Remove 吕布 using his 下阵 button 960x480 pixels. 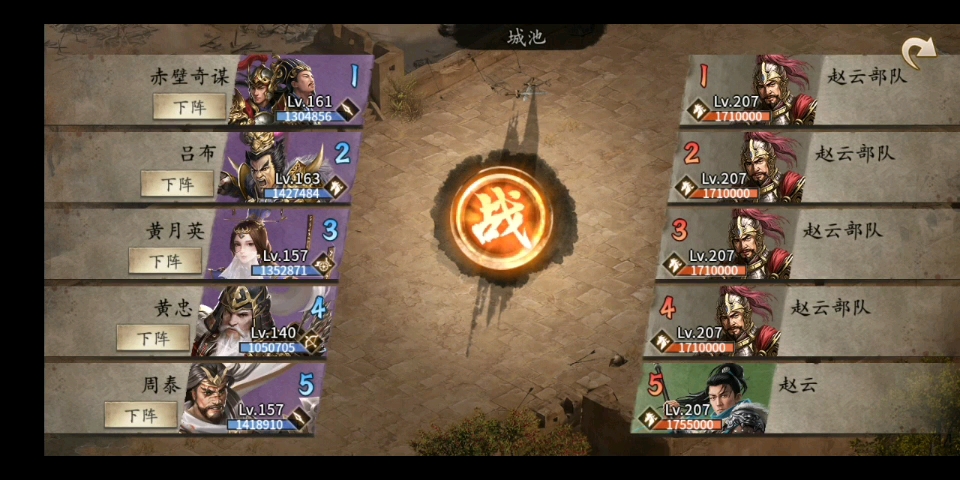click(177, 183)
